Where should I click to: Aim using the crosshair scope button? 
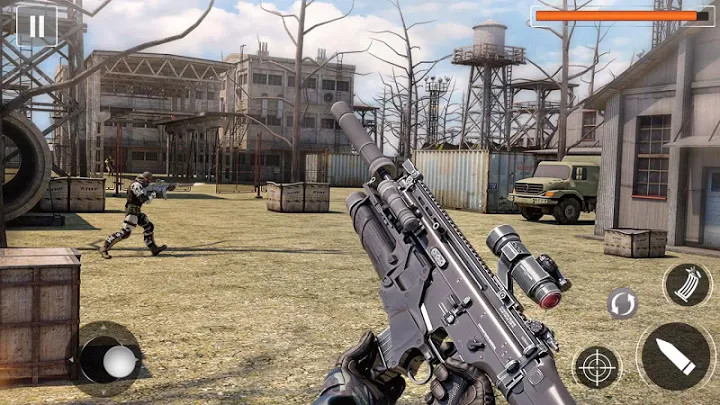click(597, 366)
